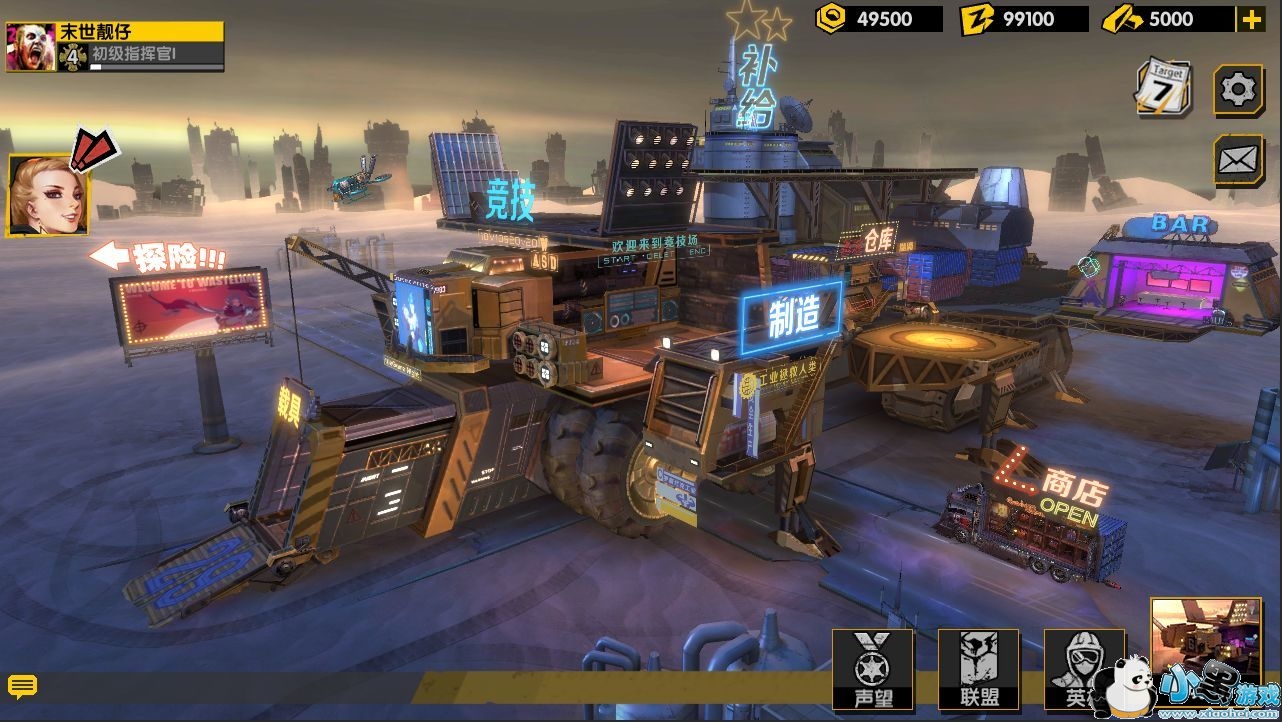Open the 仓库 warehouse sign
Viewport: 1282px width, 722px height.
point(868,240)
